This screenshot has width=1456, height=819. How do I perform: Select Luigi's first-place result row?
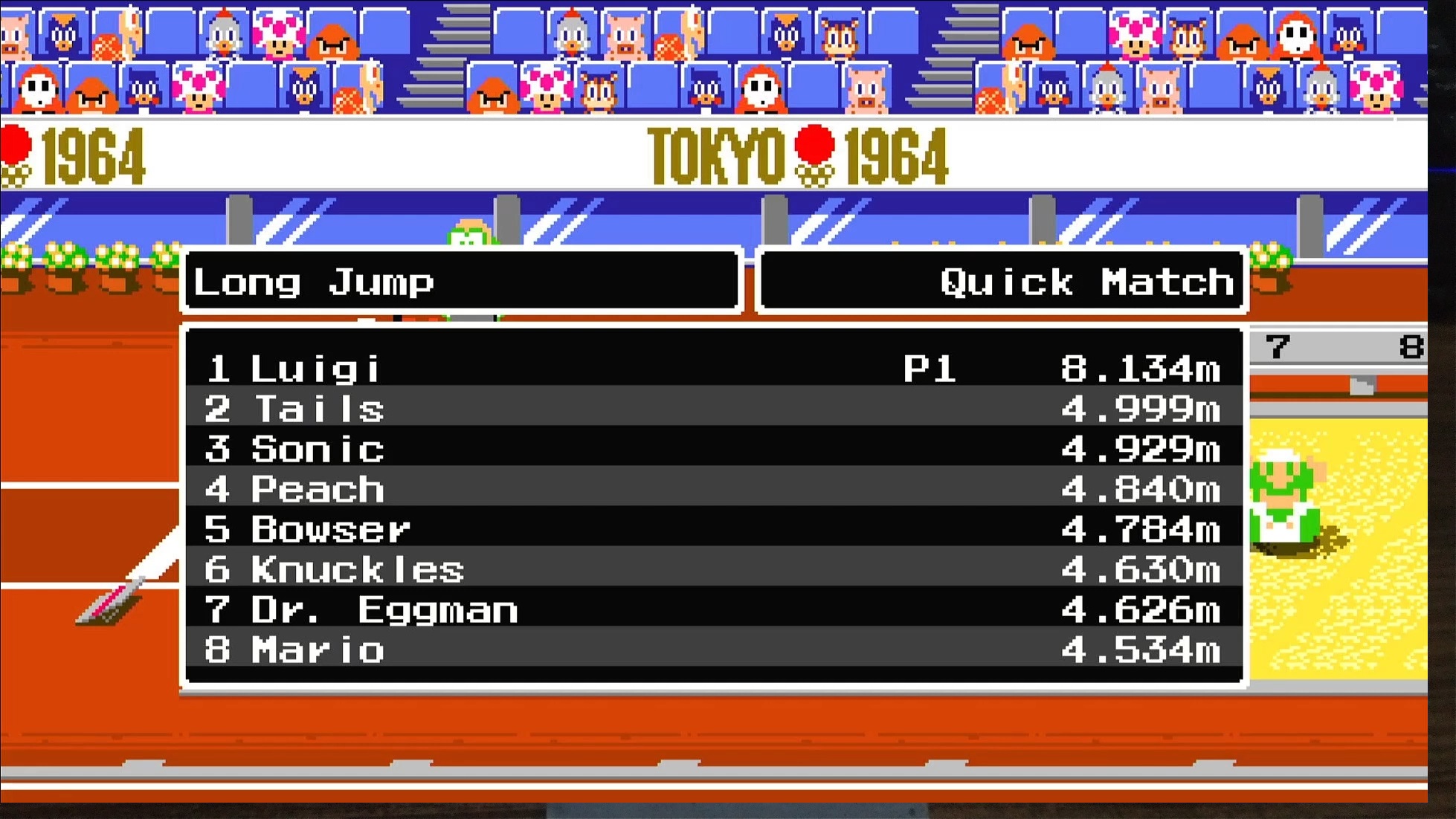click(x=712, y=368)
